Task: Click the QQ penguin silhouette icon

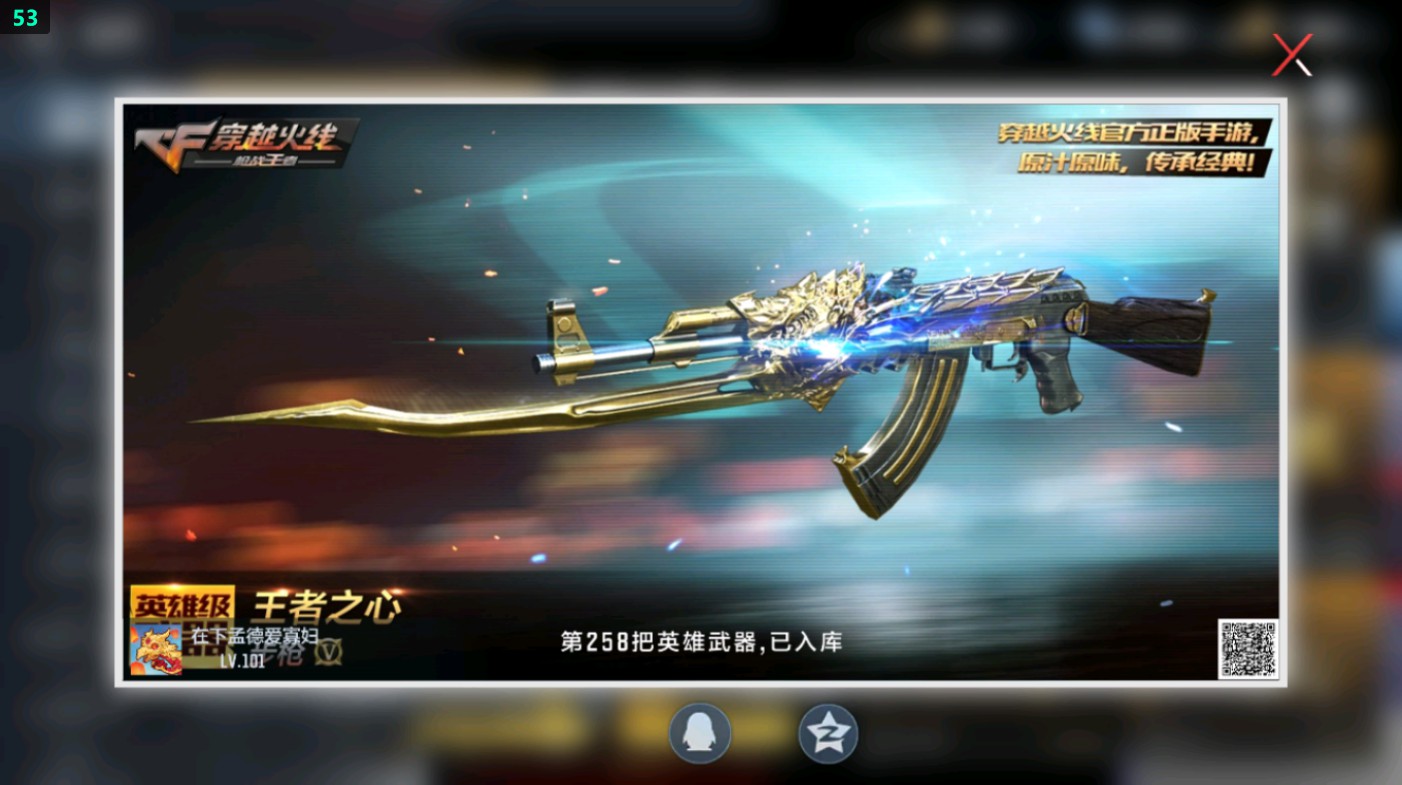Action: tap(700, 733)
